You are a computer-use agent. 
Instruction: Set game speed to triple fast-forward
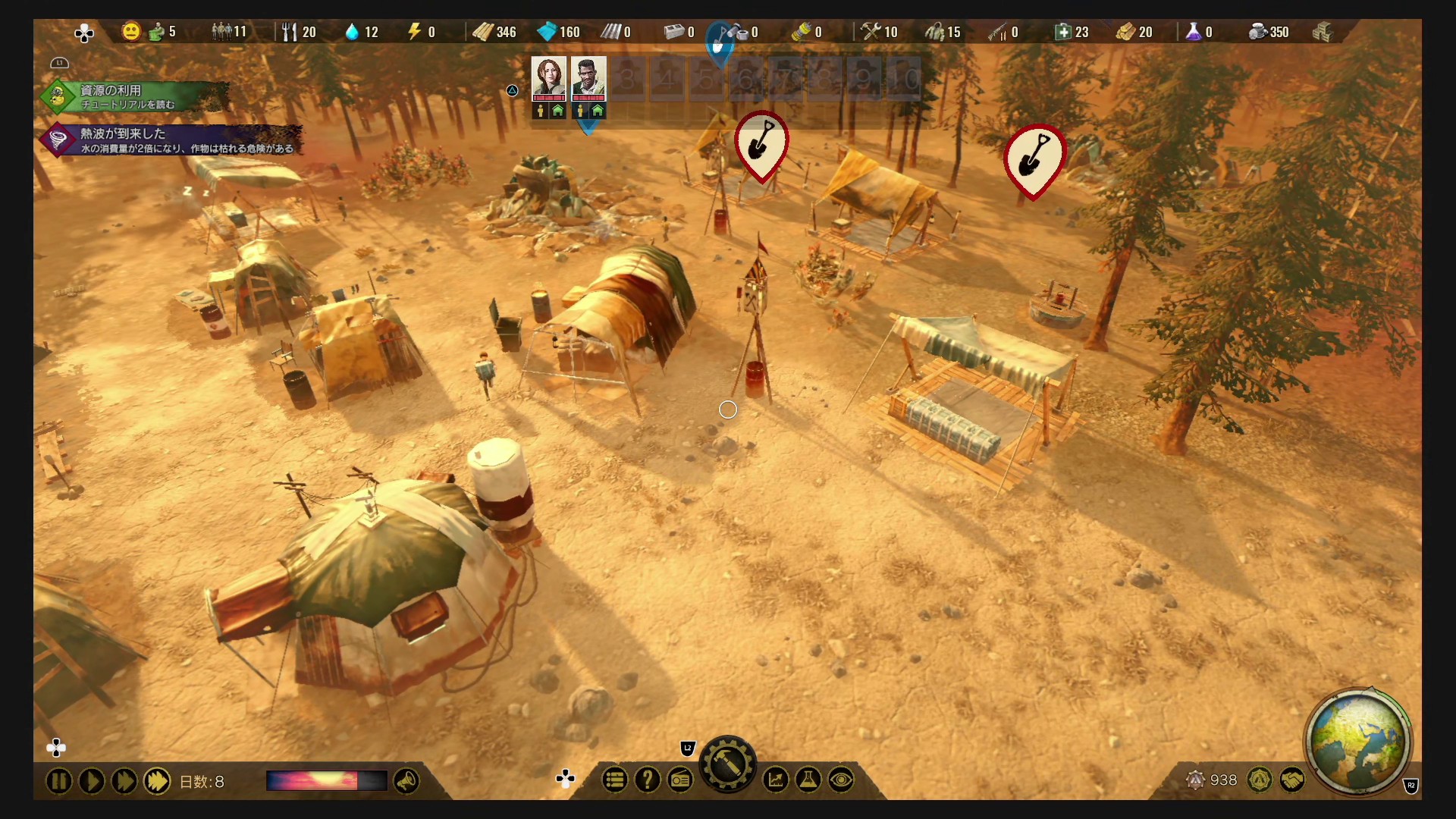click(x=157, y=781)
